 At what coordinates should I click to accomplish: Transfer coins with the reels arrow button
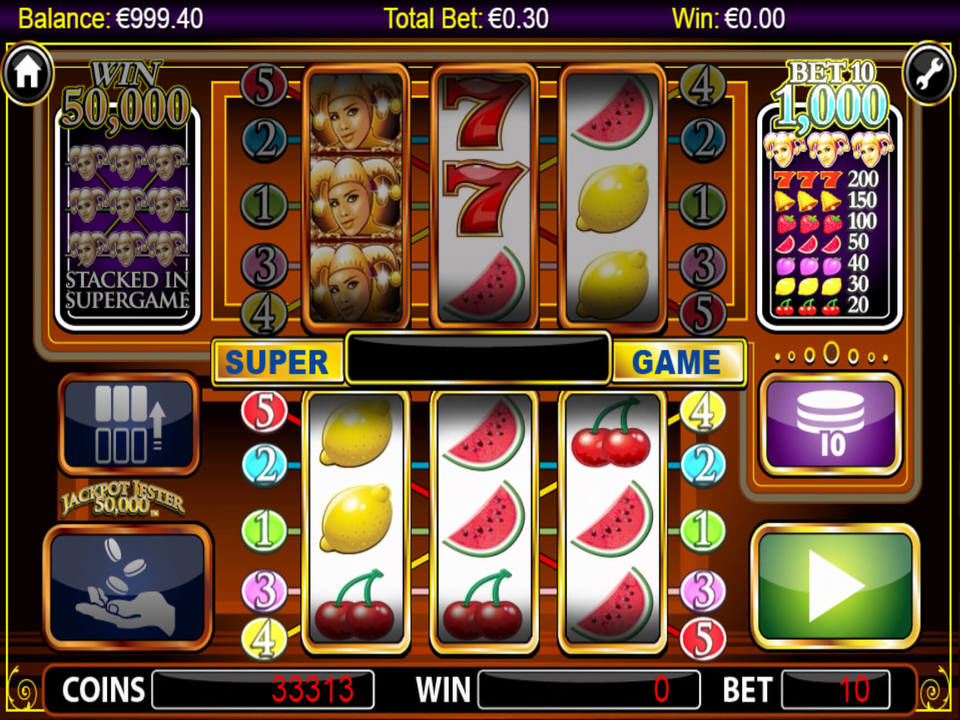pos(129,423)
